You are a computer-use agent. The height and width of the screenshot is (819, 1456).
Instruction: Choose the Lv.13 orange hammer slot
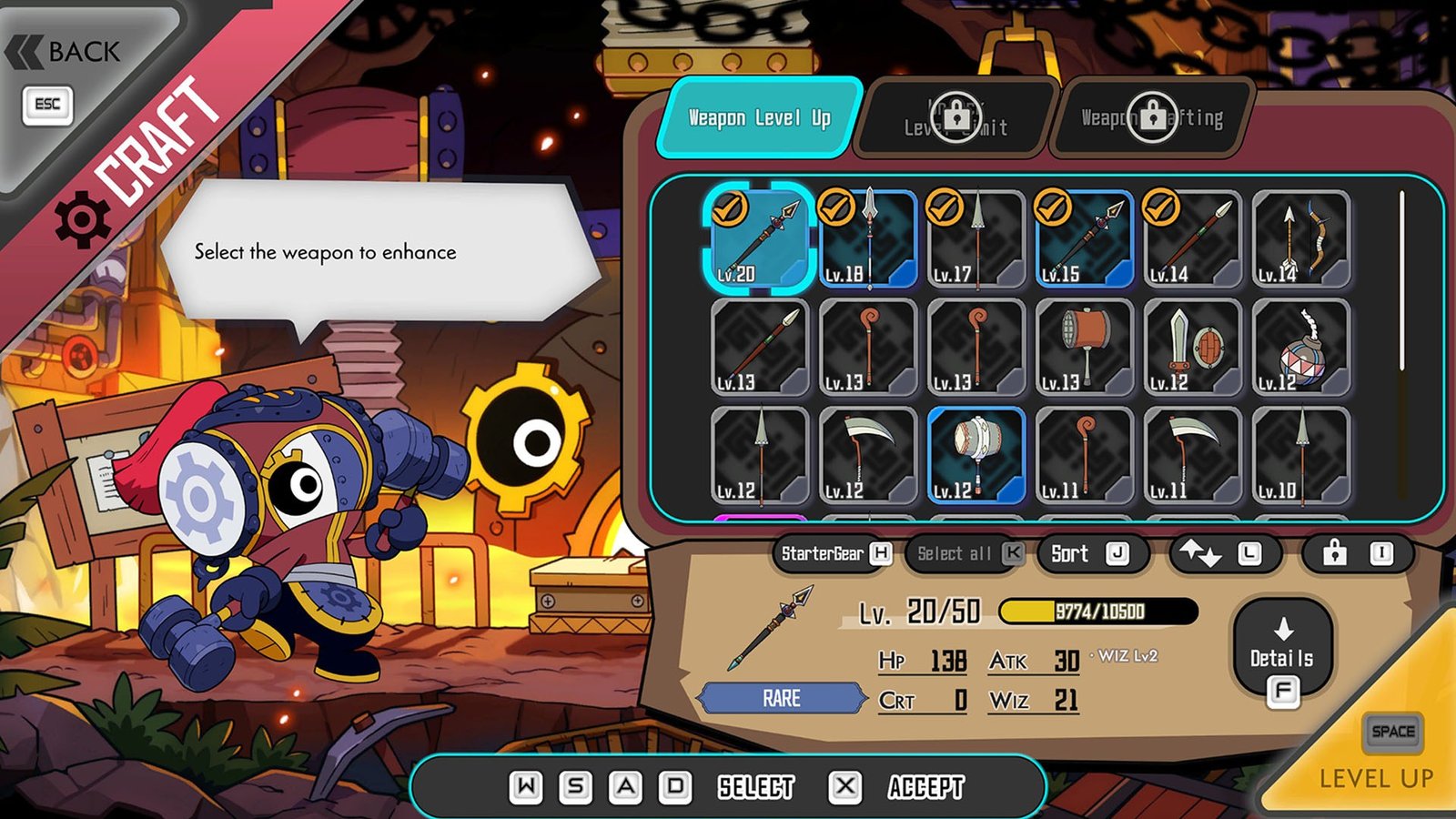pyautogui.click(x=1084, y=347)
